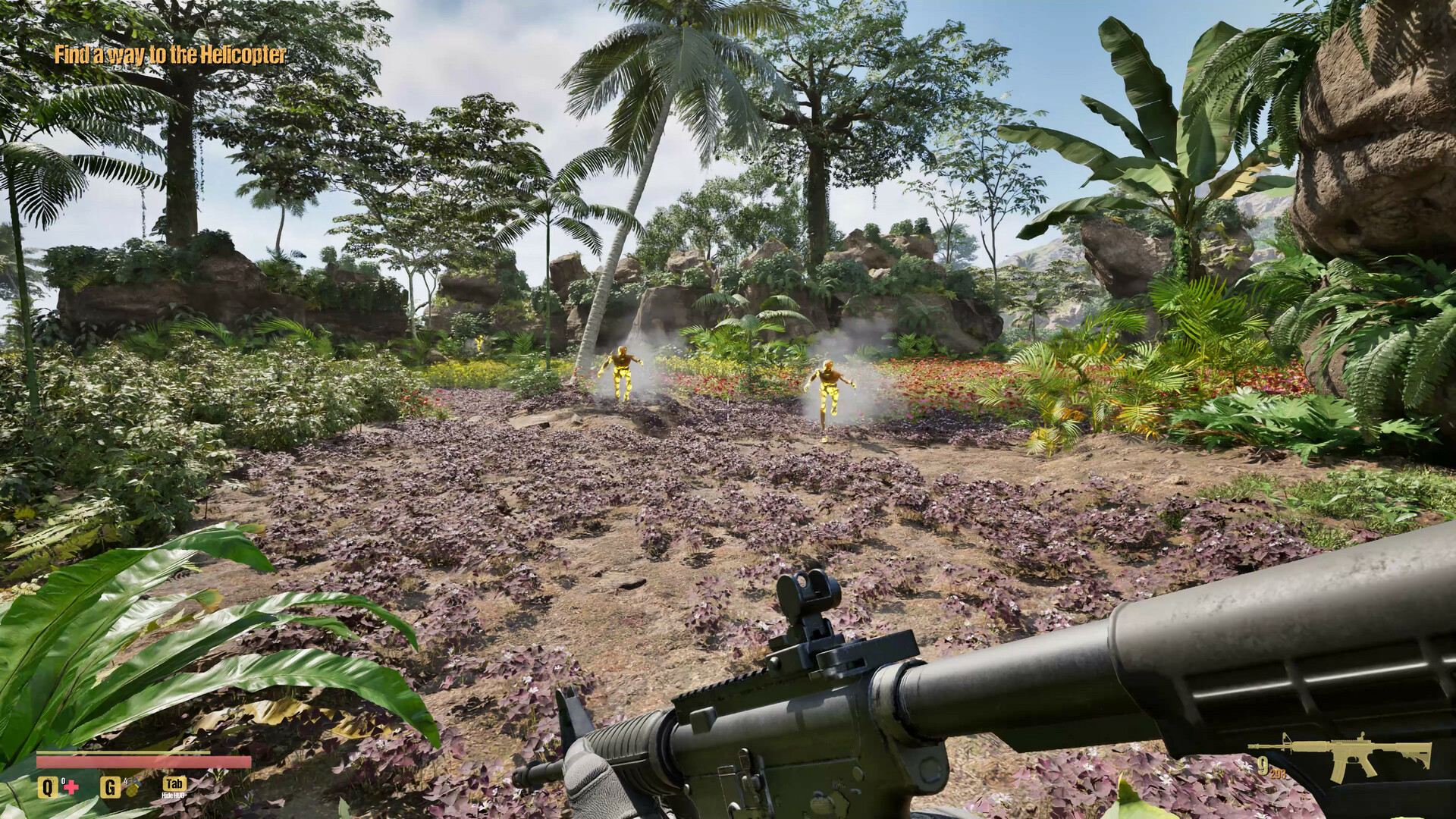The image size is (1456, 819).
Task: Click the Hide HUD label
Action: click(x=174, y=795)
